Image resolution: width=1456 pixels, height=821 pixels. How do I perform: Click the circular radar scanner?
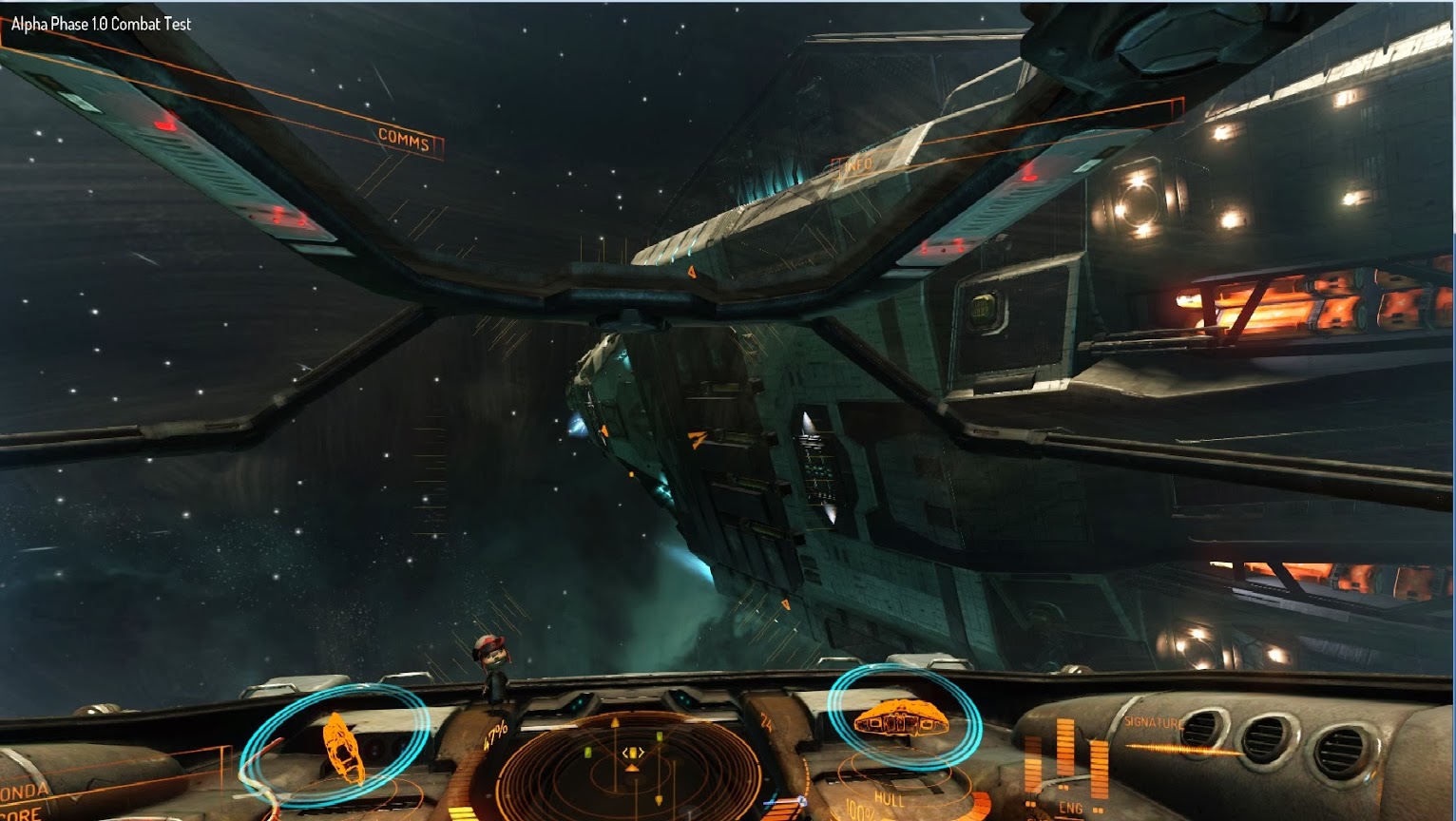[631, 766]
